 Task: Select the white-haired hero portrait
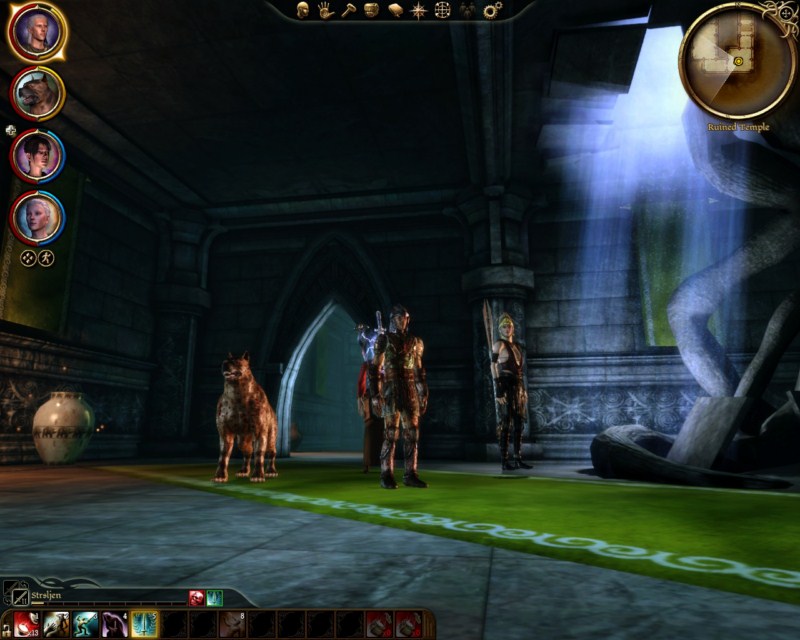(x=37, y=32)
